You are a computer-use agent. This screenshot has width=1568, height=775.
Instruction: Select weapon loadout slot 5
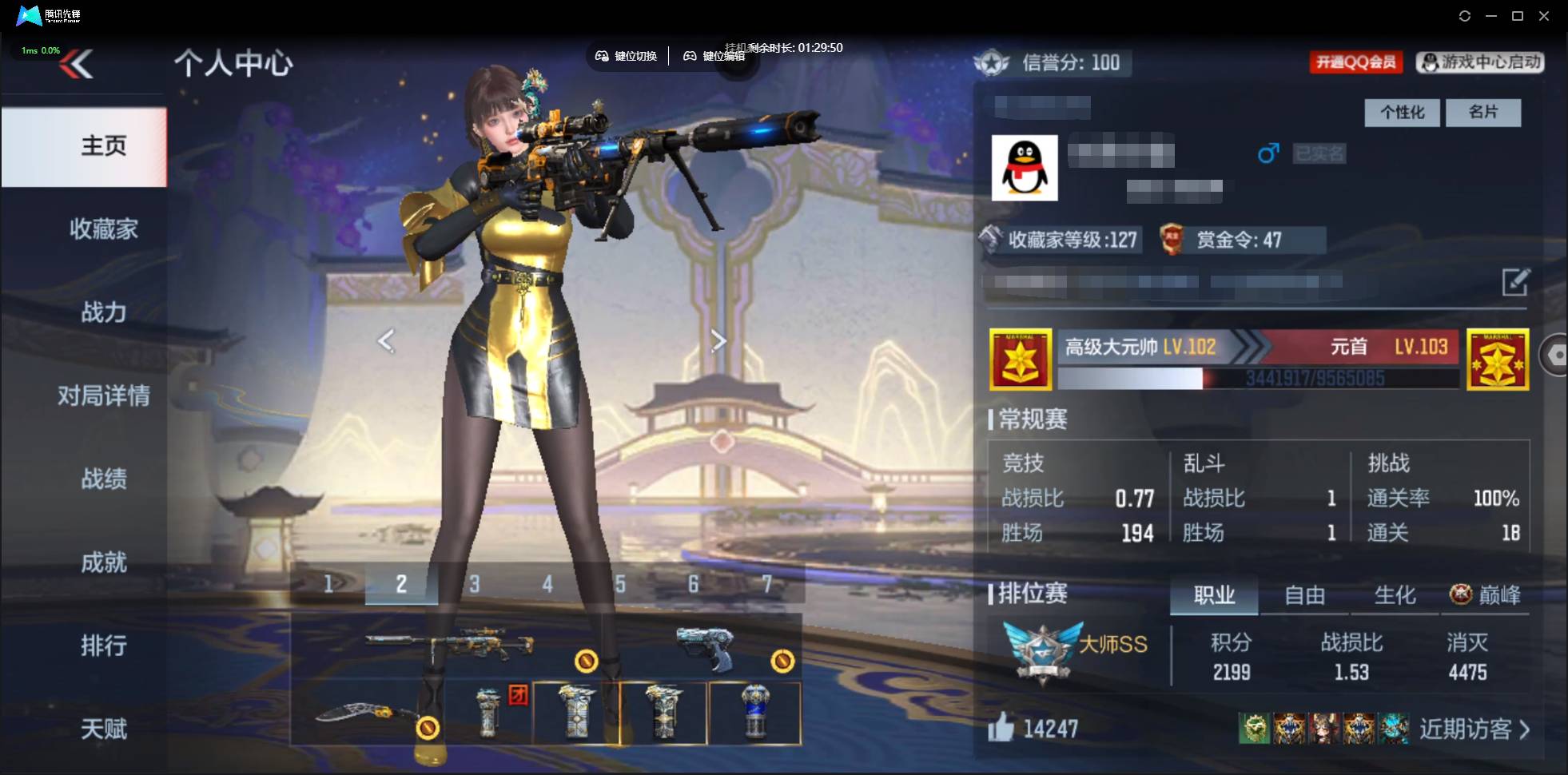(x=620, y=584)
